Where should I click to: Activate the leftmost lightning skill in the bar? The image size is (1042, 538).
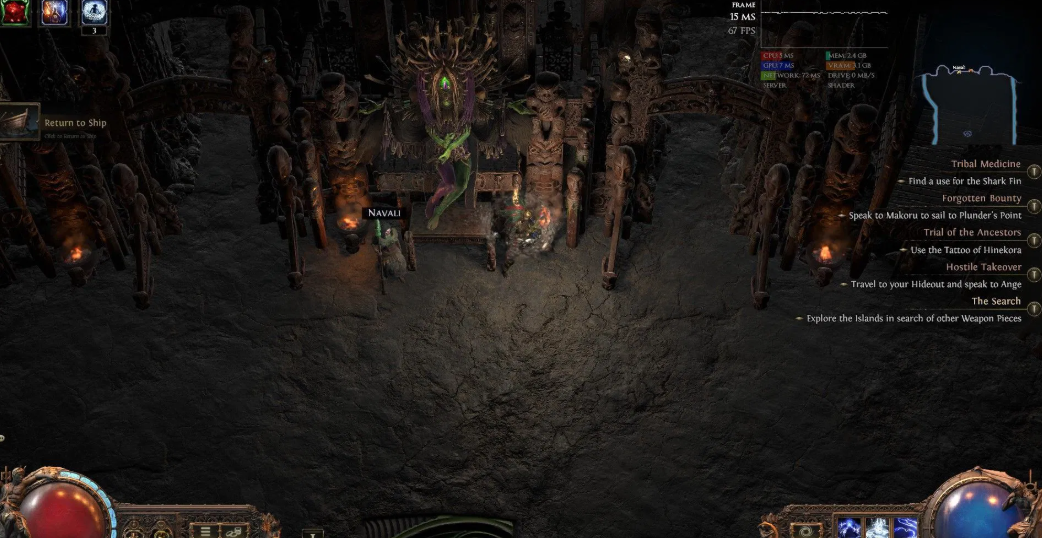coord(850,528)
